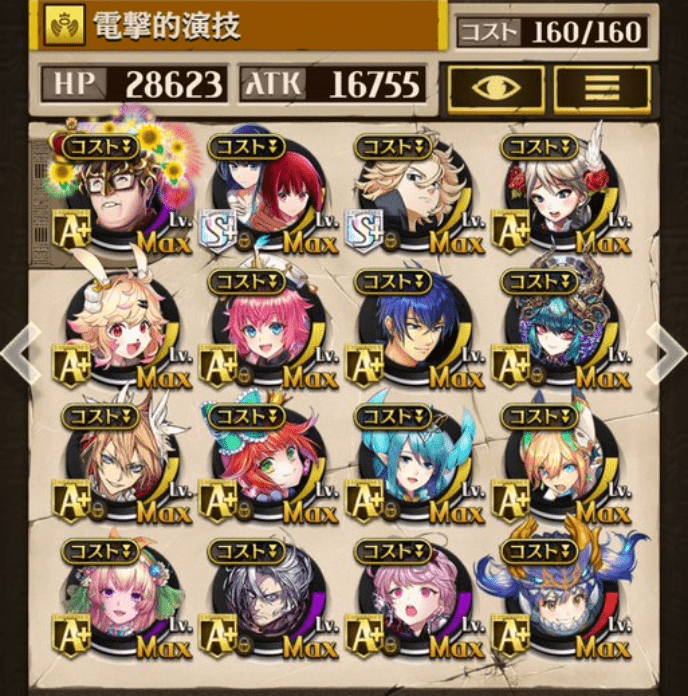Select the blue-haired male character
The image size is (688, 696).
(412, 332)
